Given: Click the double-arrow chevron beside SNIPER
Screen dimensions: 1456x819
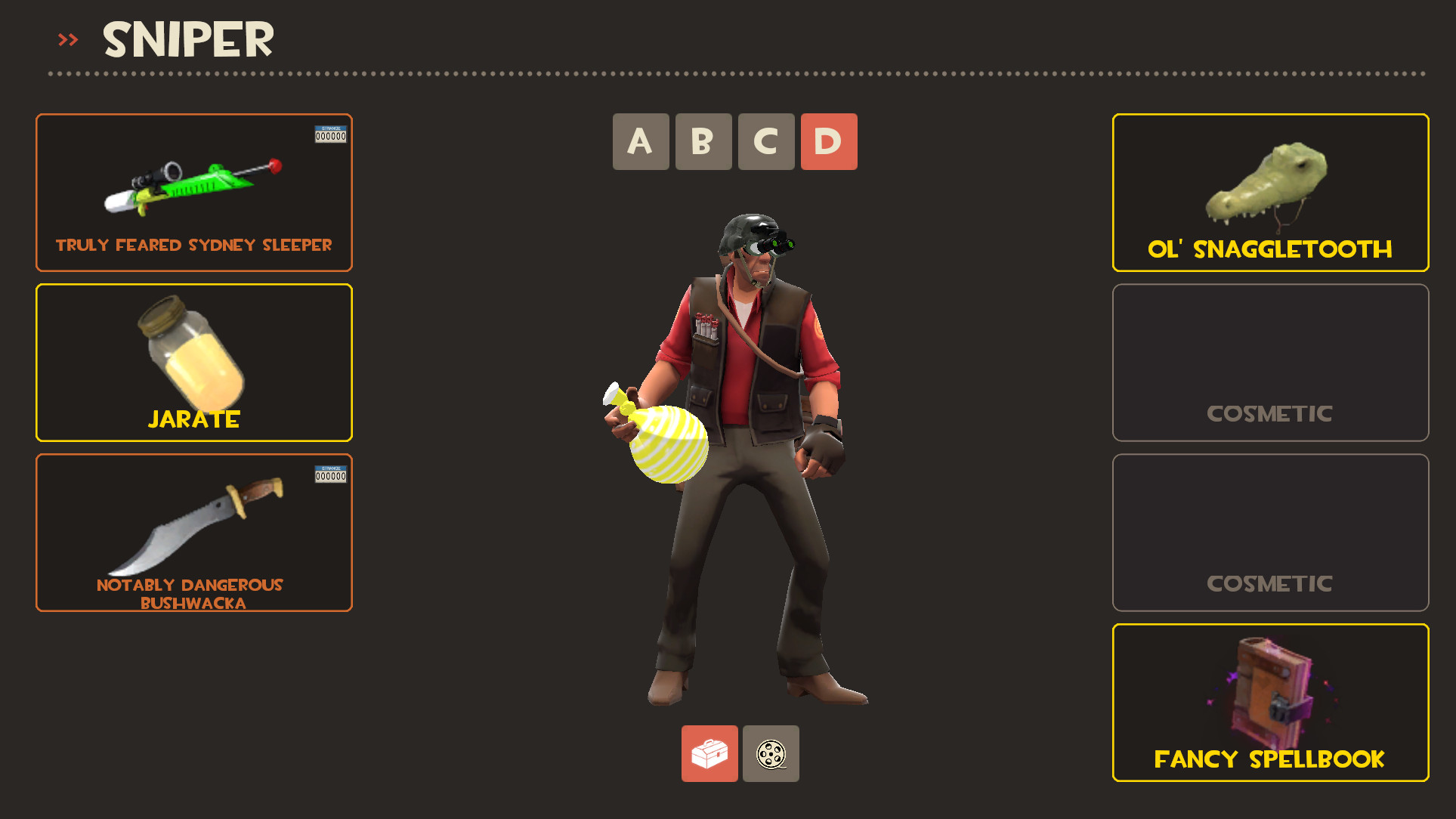Looking at the screenshot, I should 66,39.
